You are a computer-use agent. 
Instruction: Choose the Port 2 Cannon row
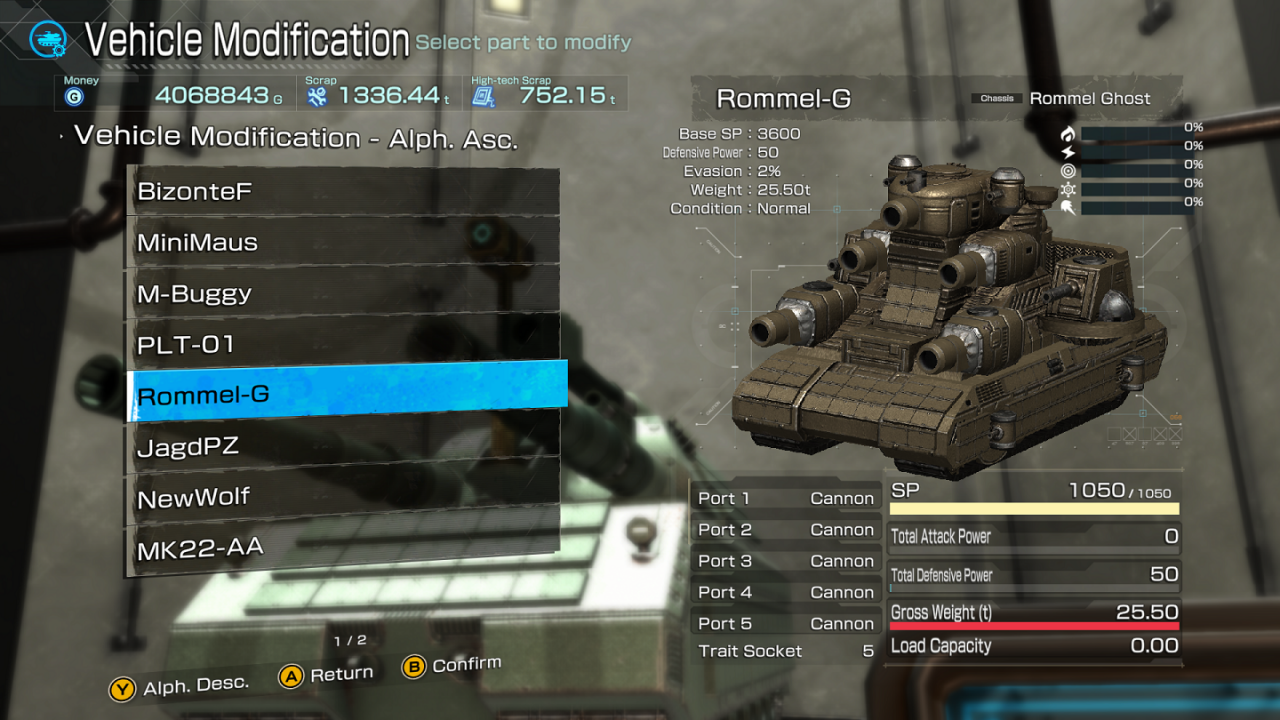point(785,530)
